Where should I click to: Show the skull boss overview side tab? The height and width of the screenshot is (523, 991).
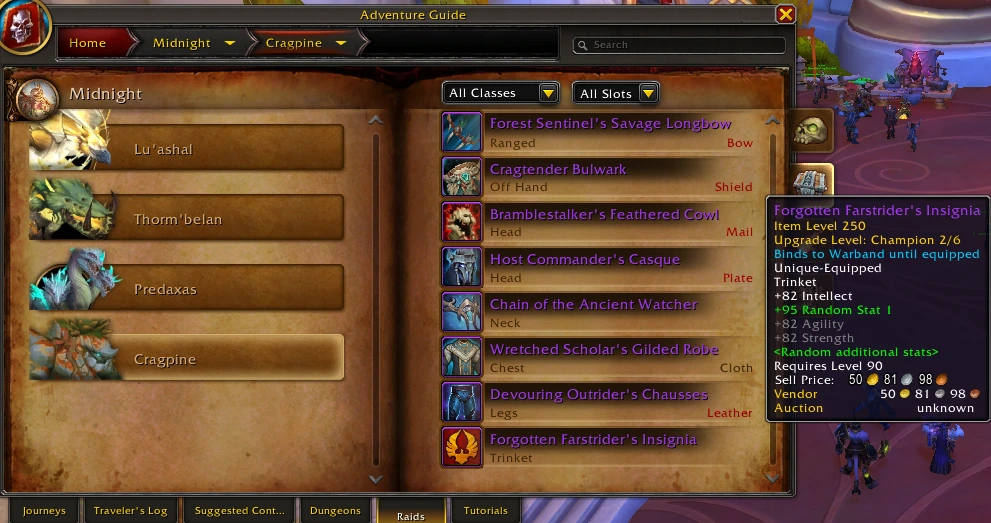tap(810, 132)
